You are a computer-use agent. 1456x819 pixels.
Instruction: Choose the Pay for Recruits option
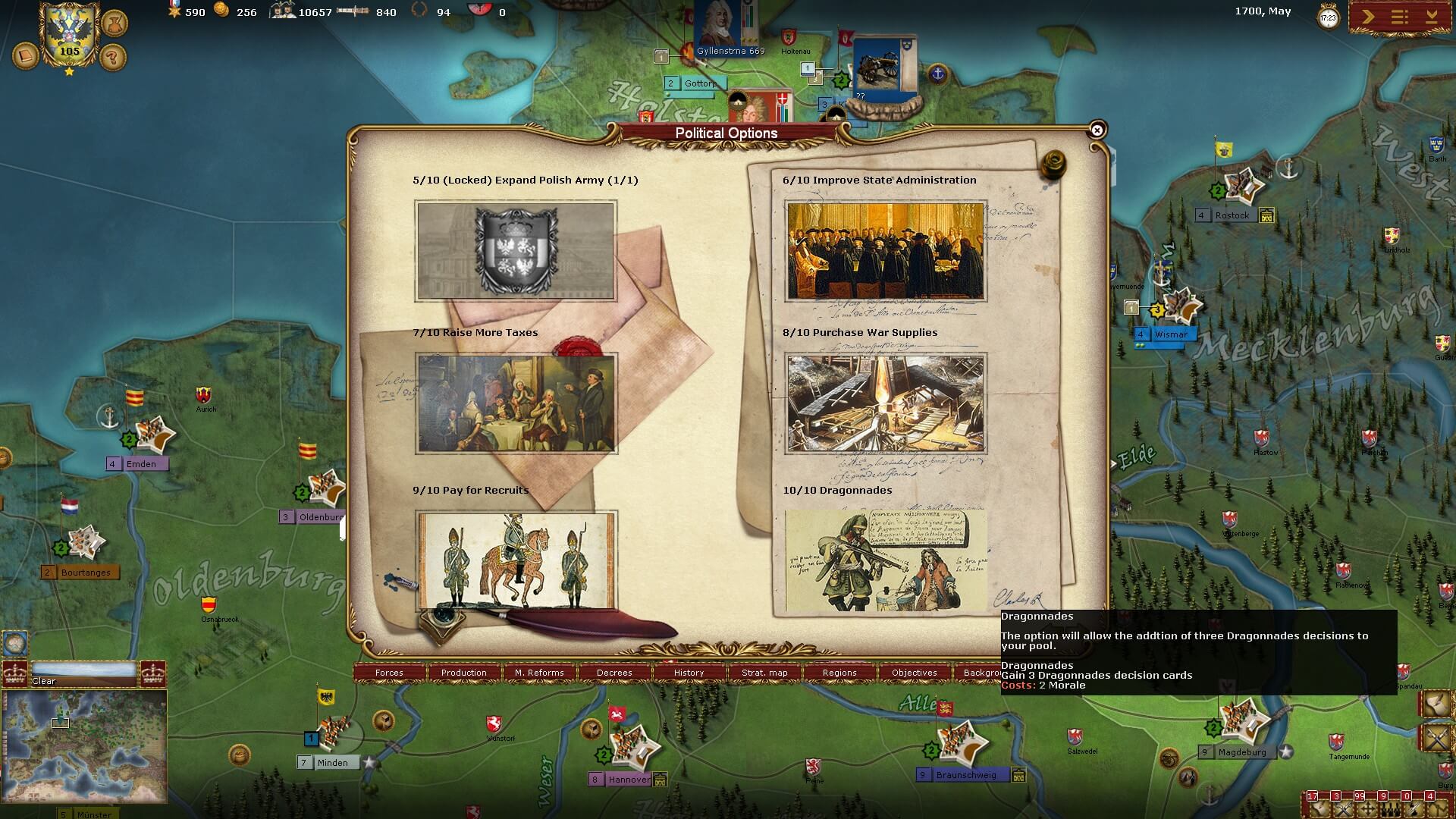516,560
